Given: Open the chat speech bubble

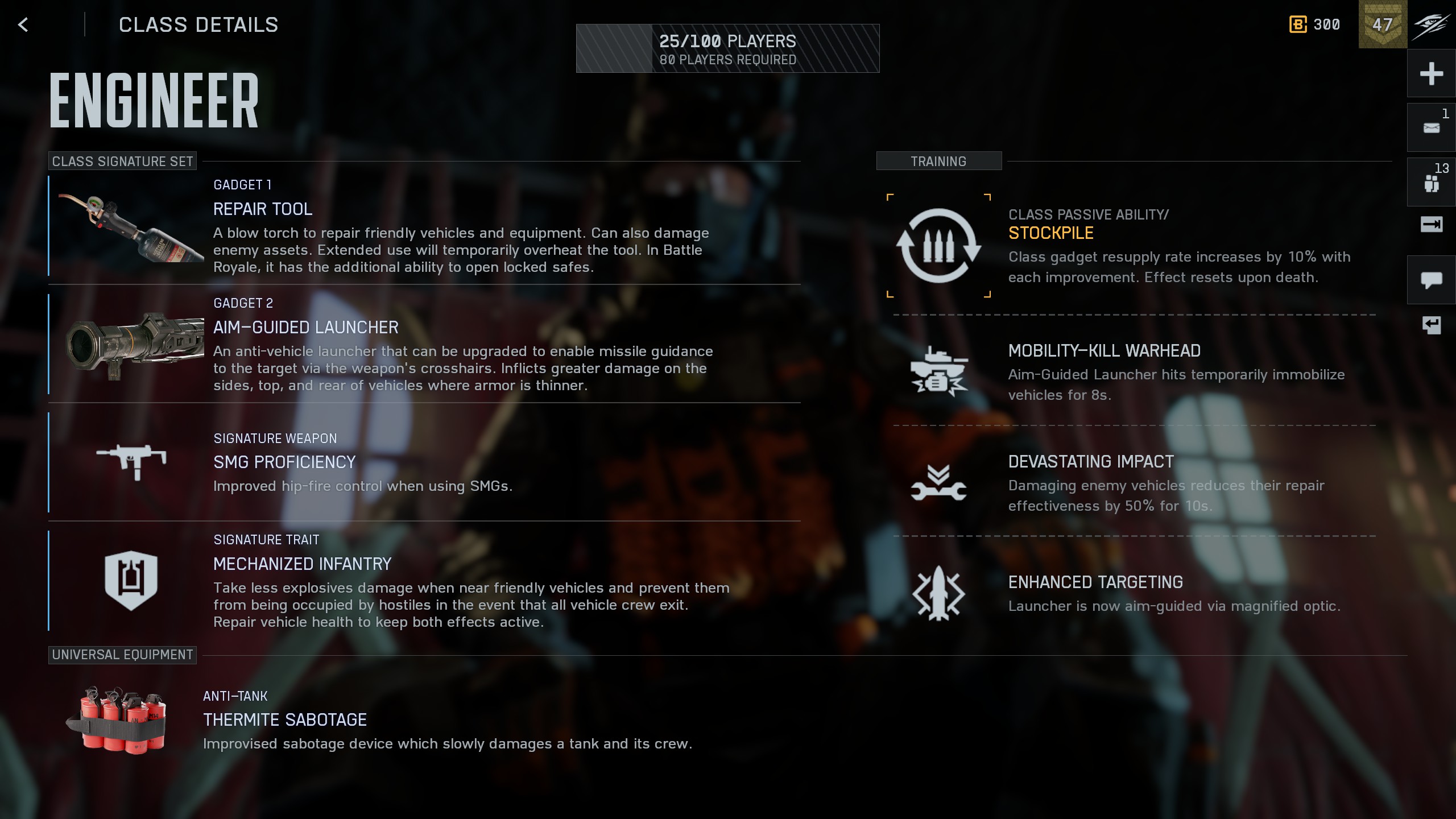Looking at the screenshot, I should point(1431,280).
